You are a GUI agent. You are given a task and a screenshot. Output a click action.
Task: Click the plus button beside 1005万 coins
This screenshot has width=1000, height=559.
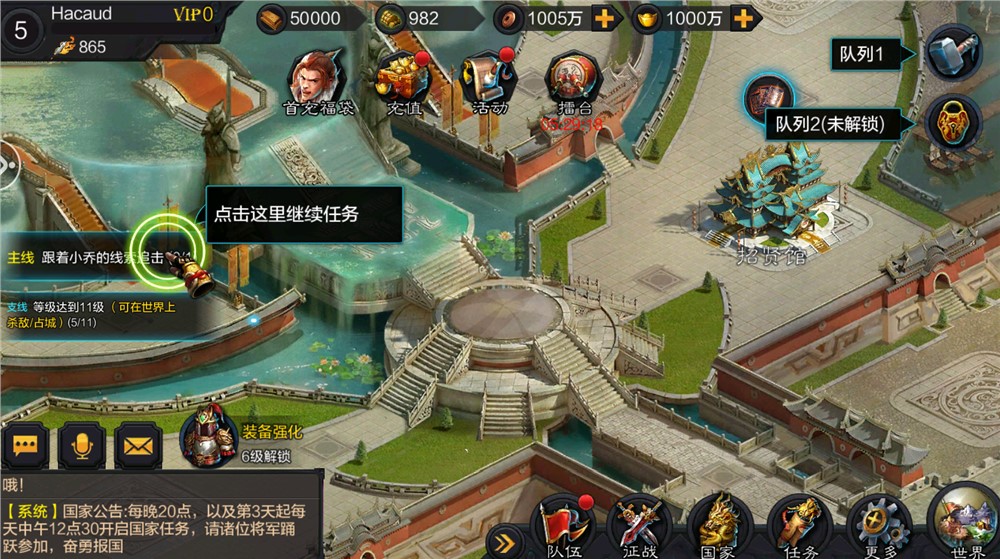coord(603,18)
